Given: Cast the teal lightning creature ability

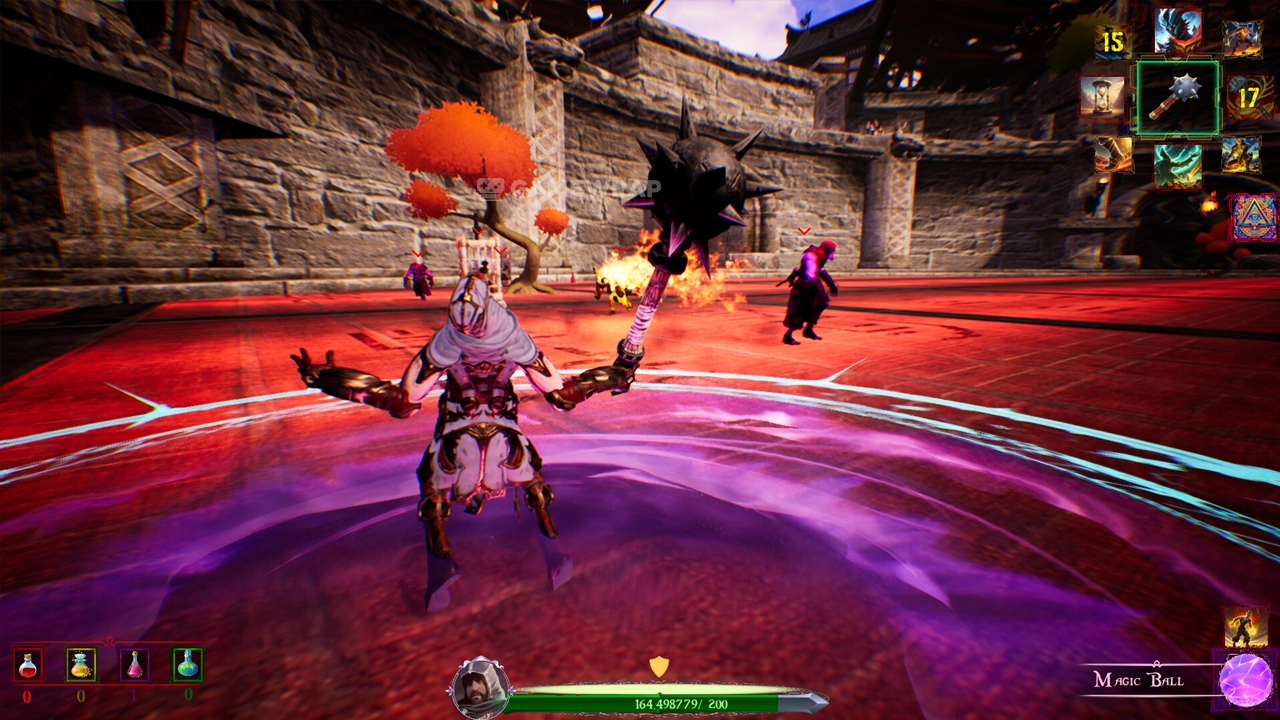Looking at the screenshot, I should [x=1178, y=165].
